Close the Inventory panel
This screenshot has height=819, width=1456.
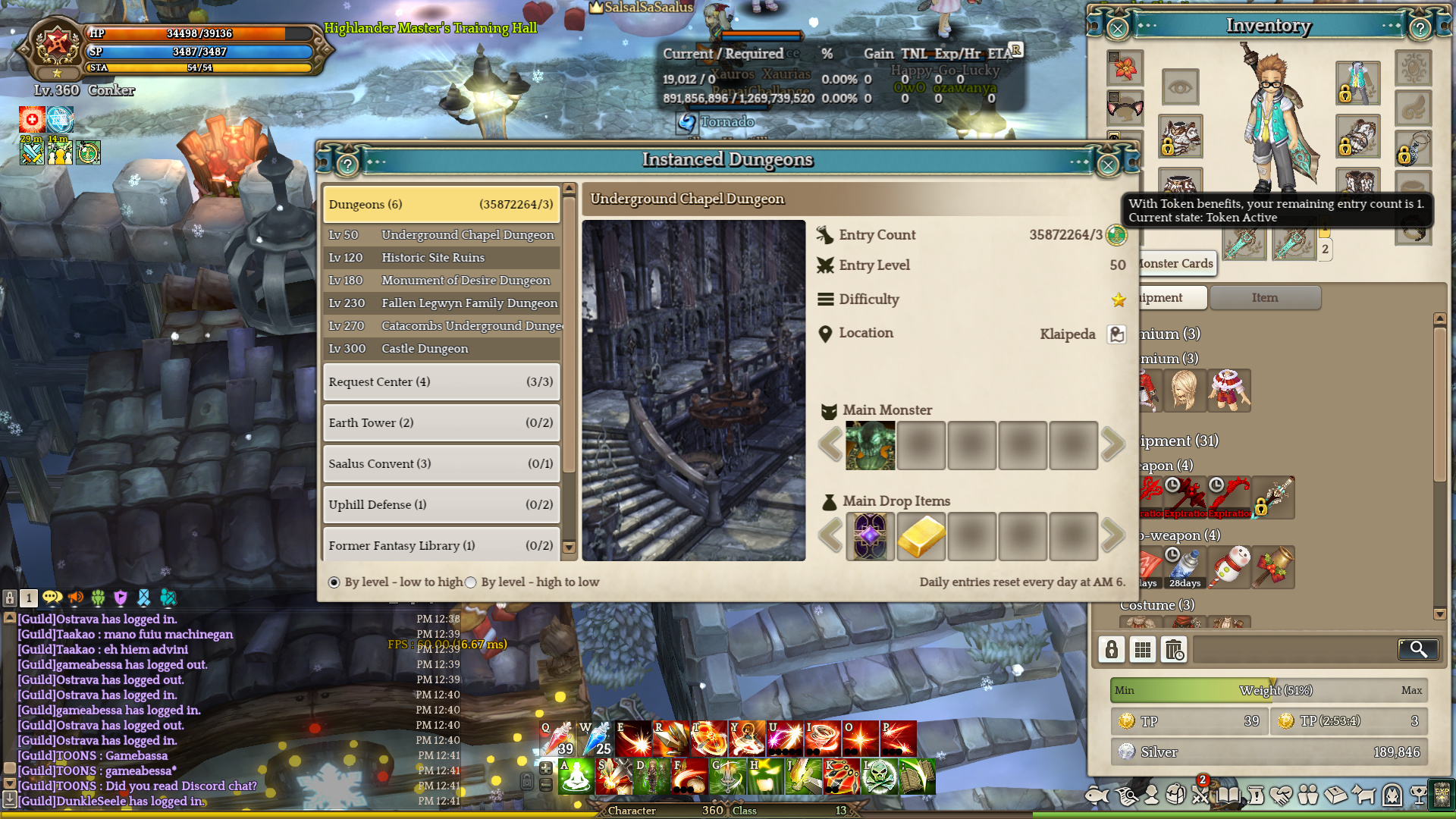[x=1117, y=29]
